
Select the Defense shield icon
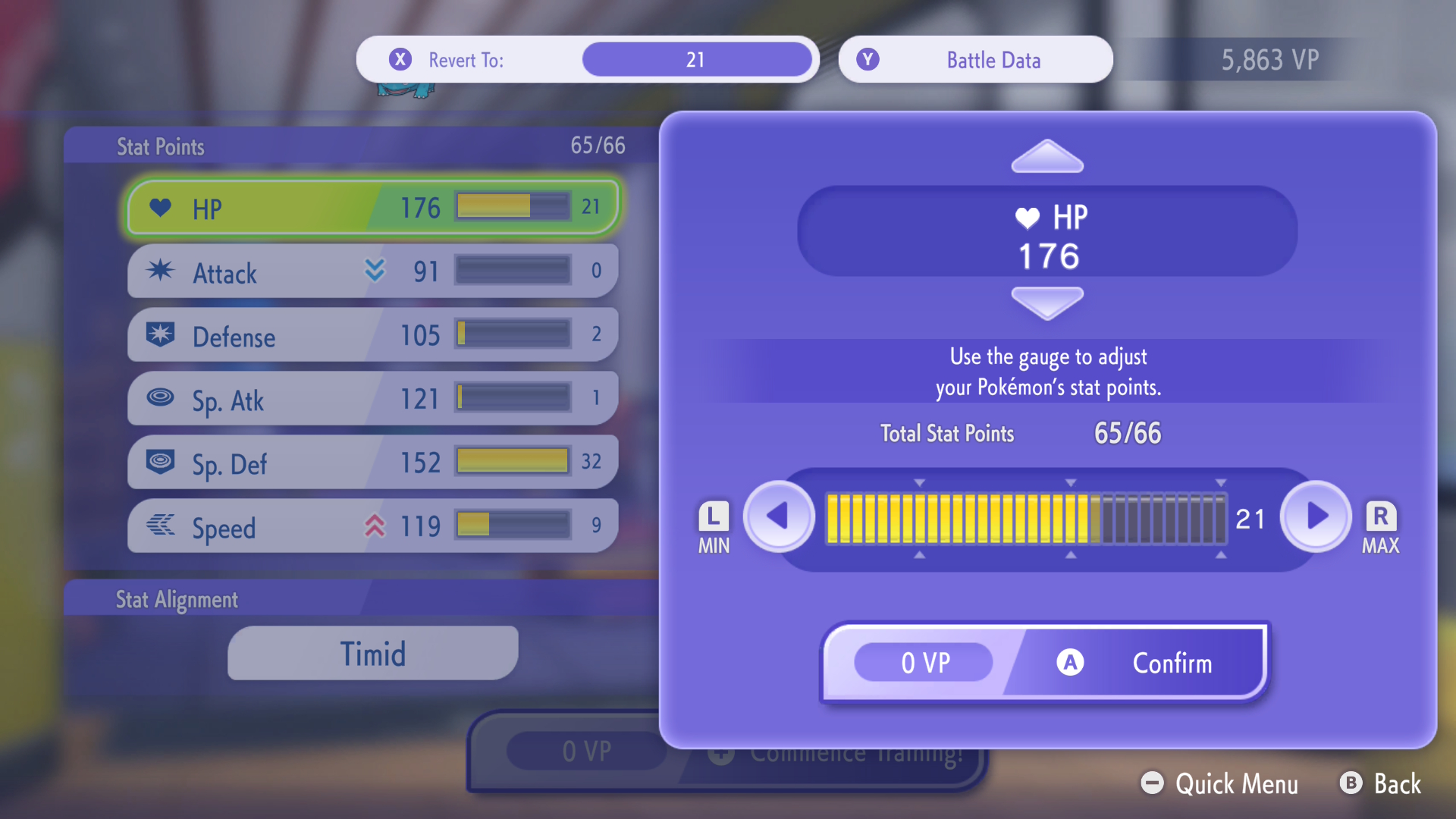[x=159, y=336]
